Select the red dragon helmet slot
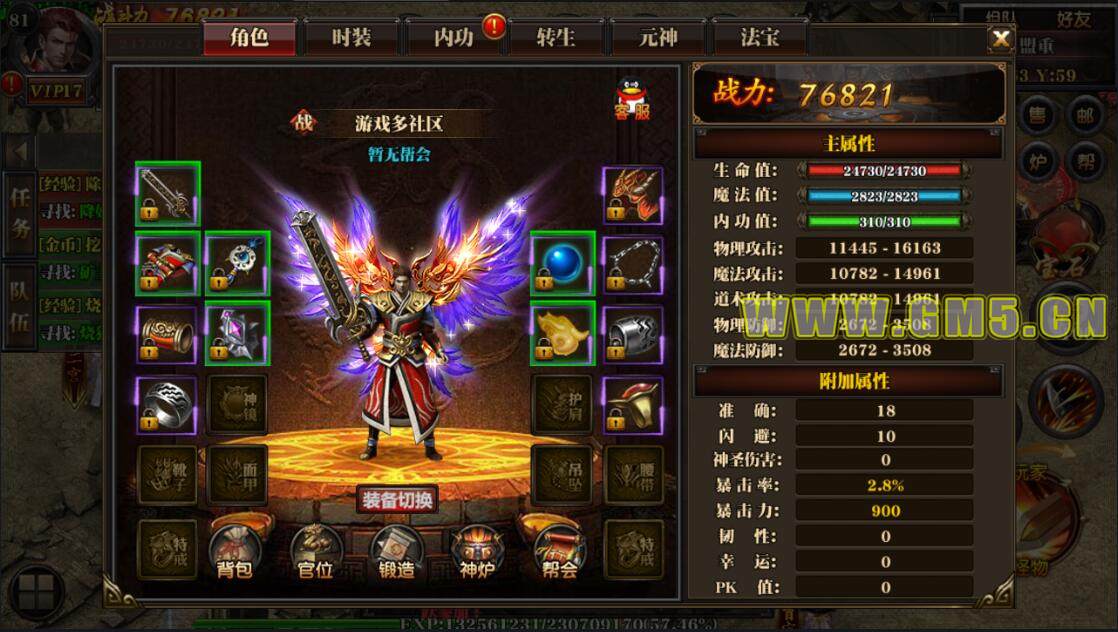Image resolution: width=1118 pixels, height=632 pixels. tap(632, 194)
